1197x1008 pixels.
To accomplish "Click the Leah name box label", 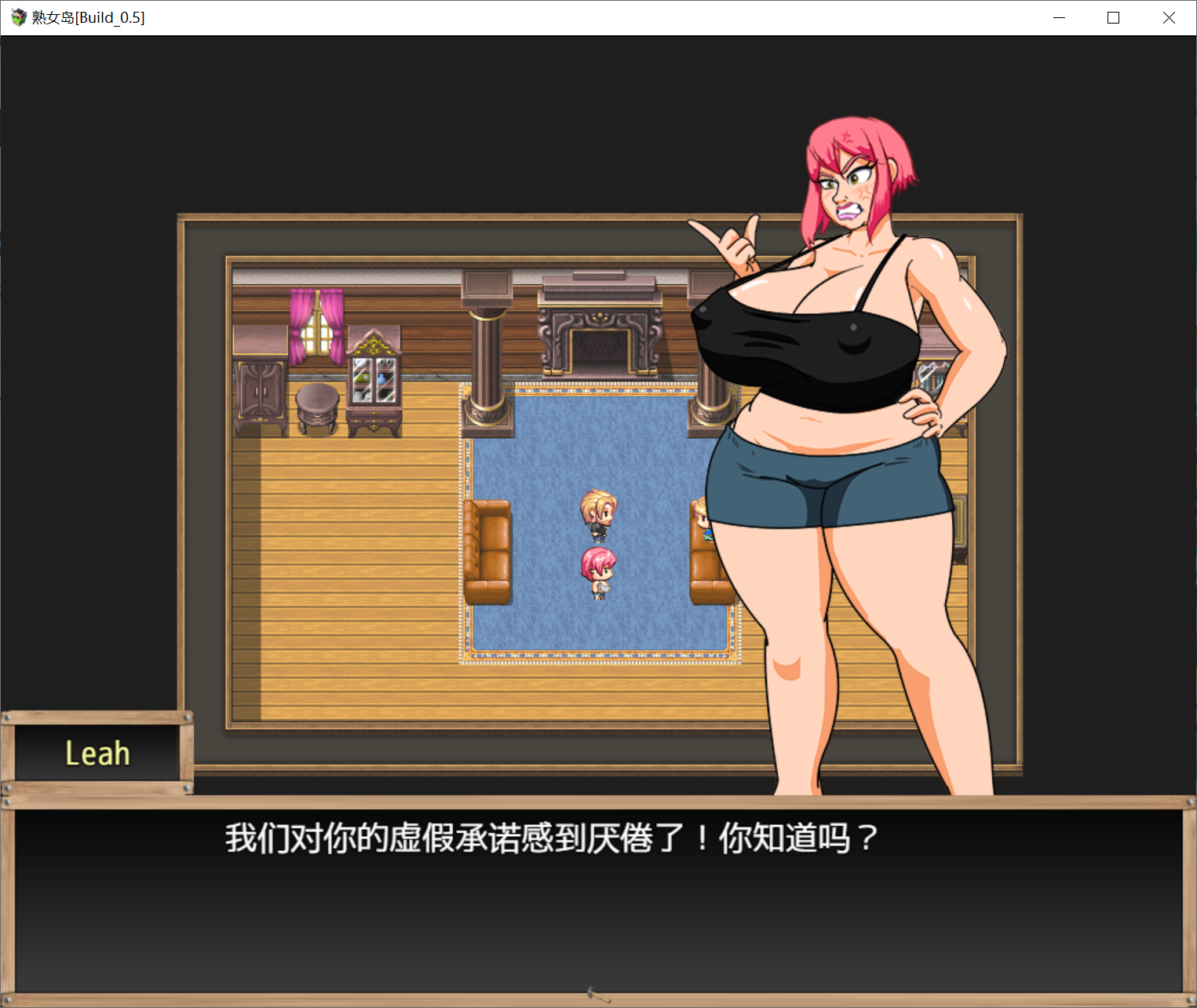I will coord(97,751).
